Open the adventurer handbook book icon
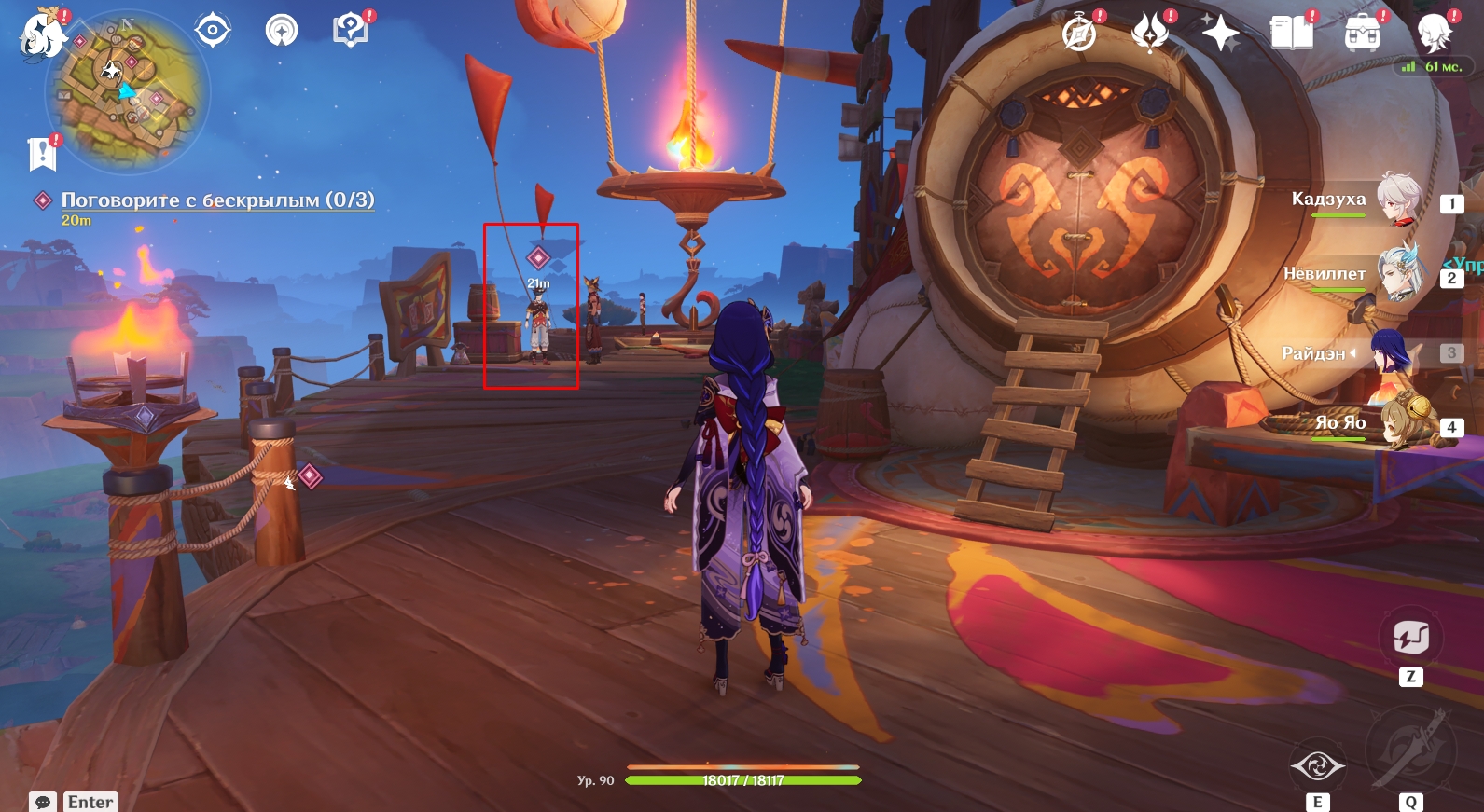The height and width of the screenshot is (812, 1484). (x=1291, y=34)
